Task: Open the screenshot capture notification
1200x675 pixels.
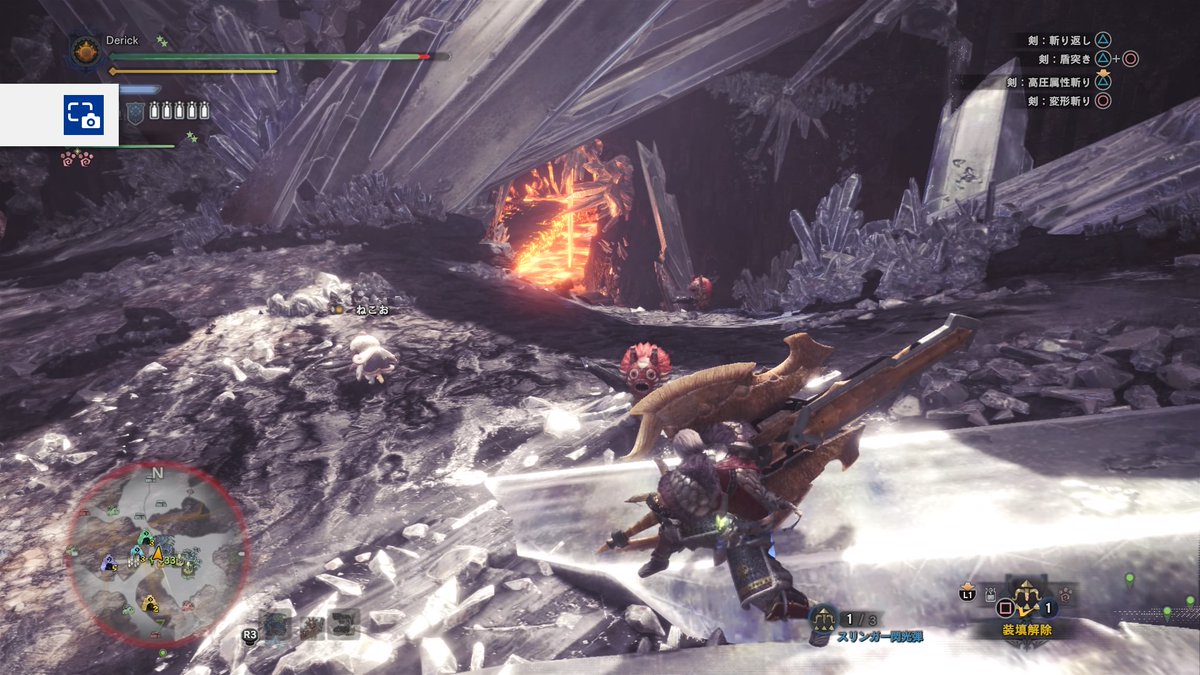Action: (x=83, y=115)
